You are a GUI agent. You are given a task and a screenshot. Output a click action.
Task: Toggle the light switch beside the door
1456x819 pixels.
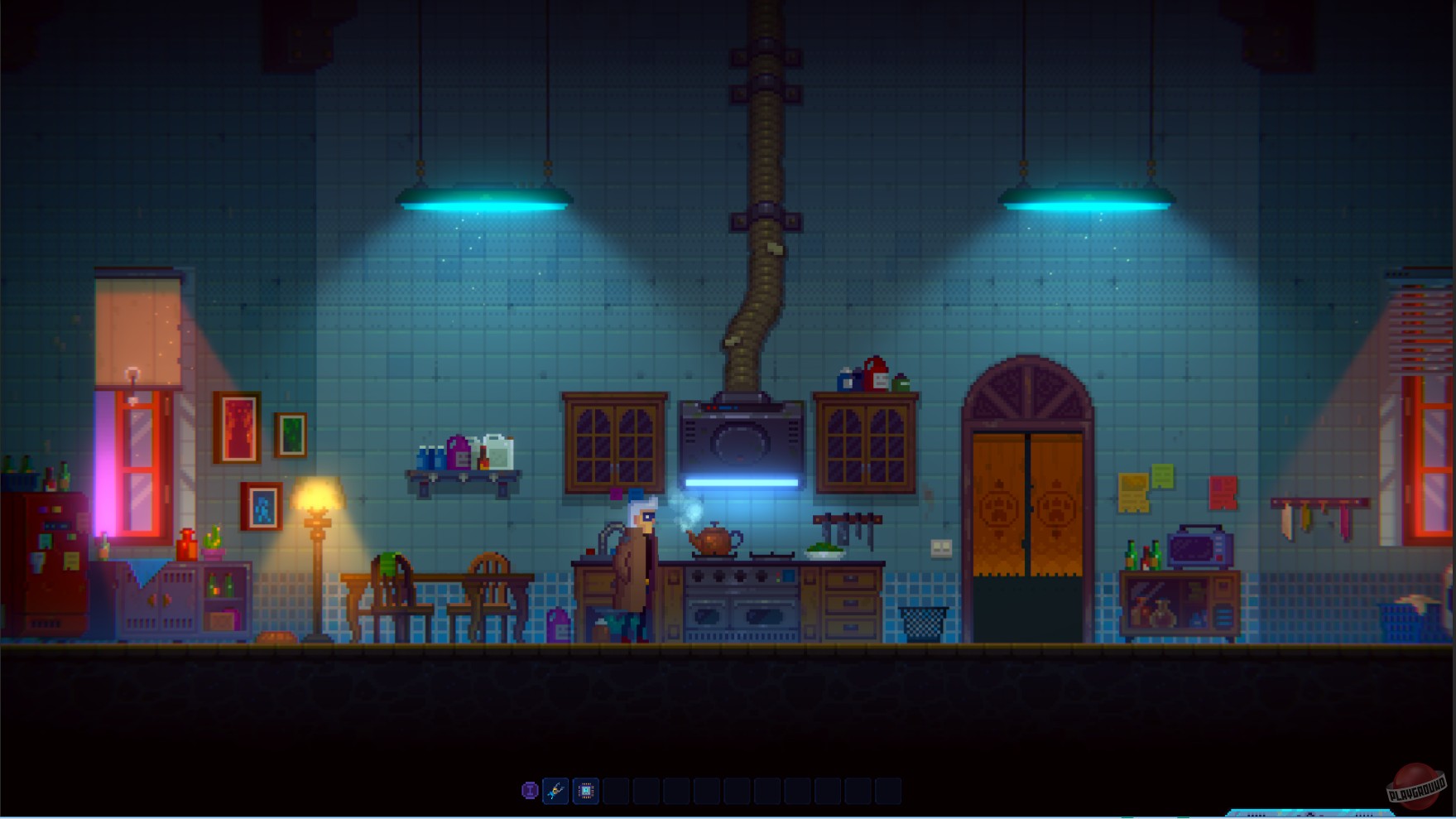[x=939, y=548]
